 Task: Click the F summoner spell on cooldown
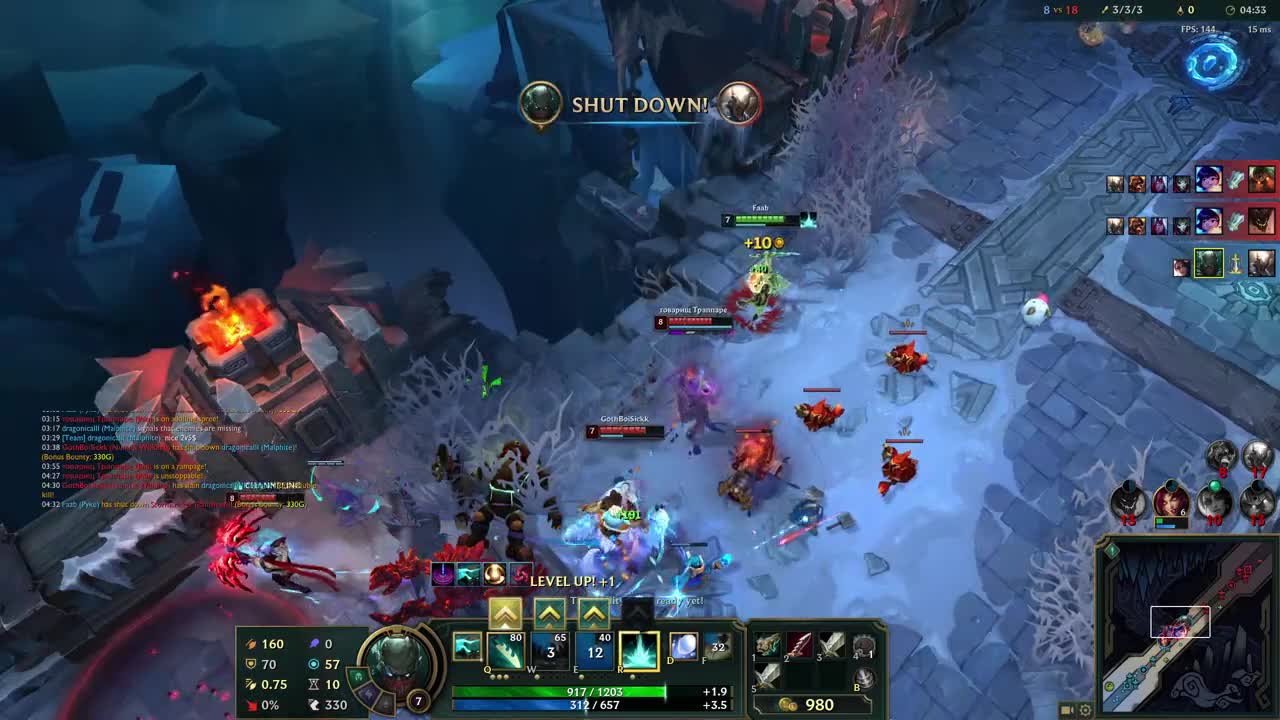(716, 647)
